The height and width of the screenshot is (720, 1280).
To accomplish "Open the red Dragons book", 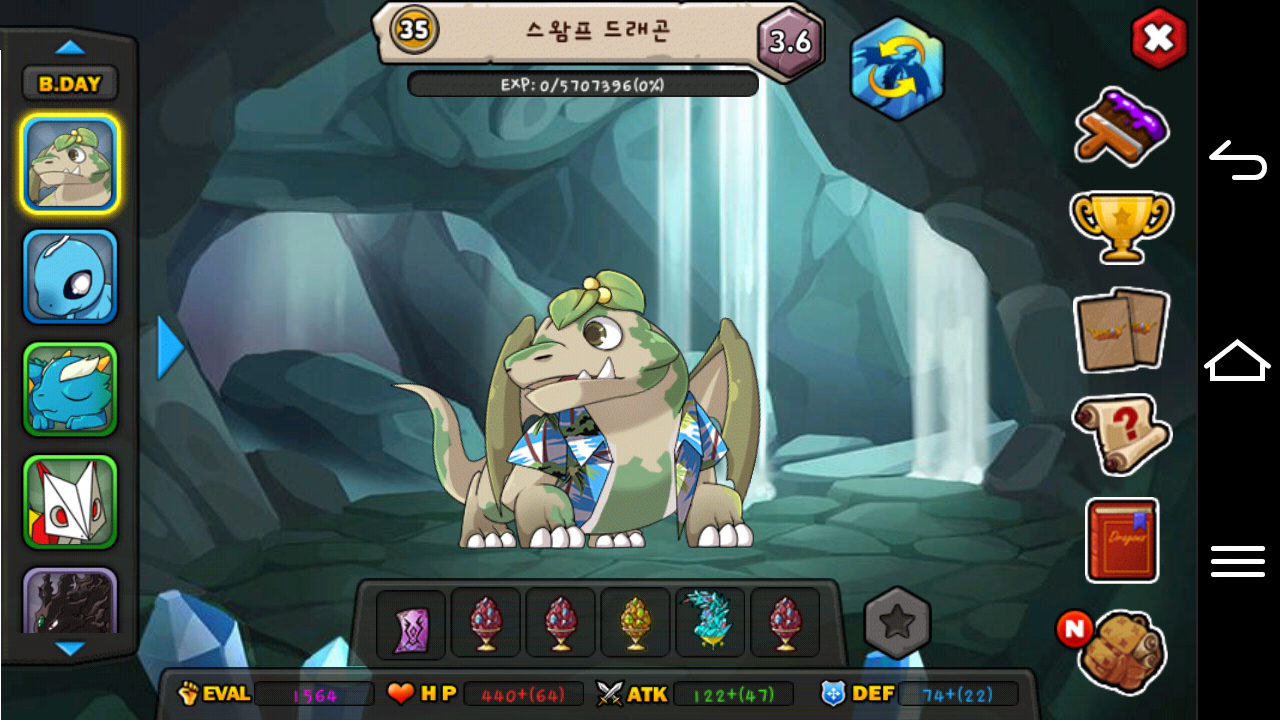I will click(x=1121, y=540).
